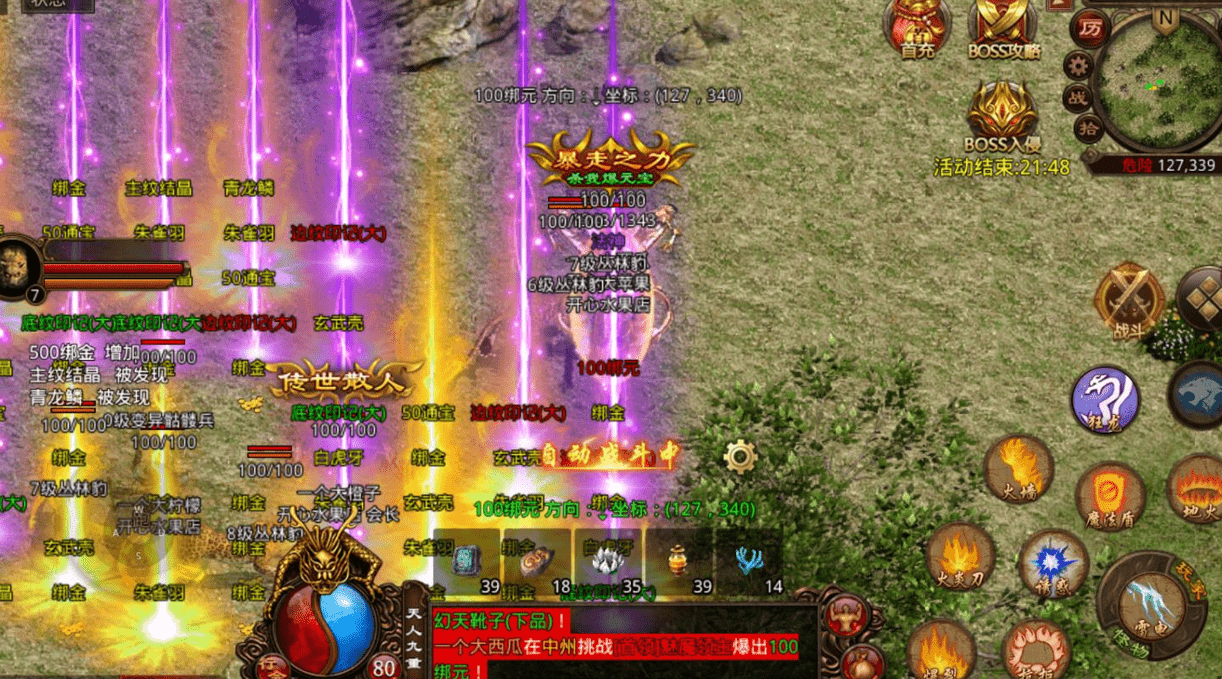The width and height of the screenshot is (1222, 679).
Task: Open the 历 button beside the minimap
Action: coord(1090,28)
